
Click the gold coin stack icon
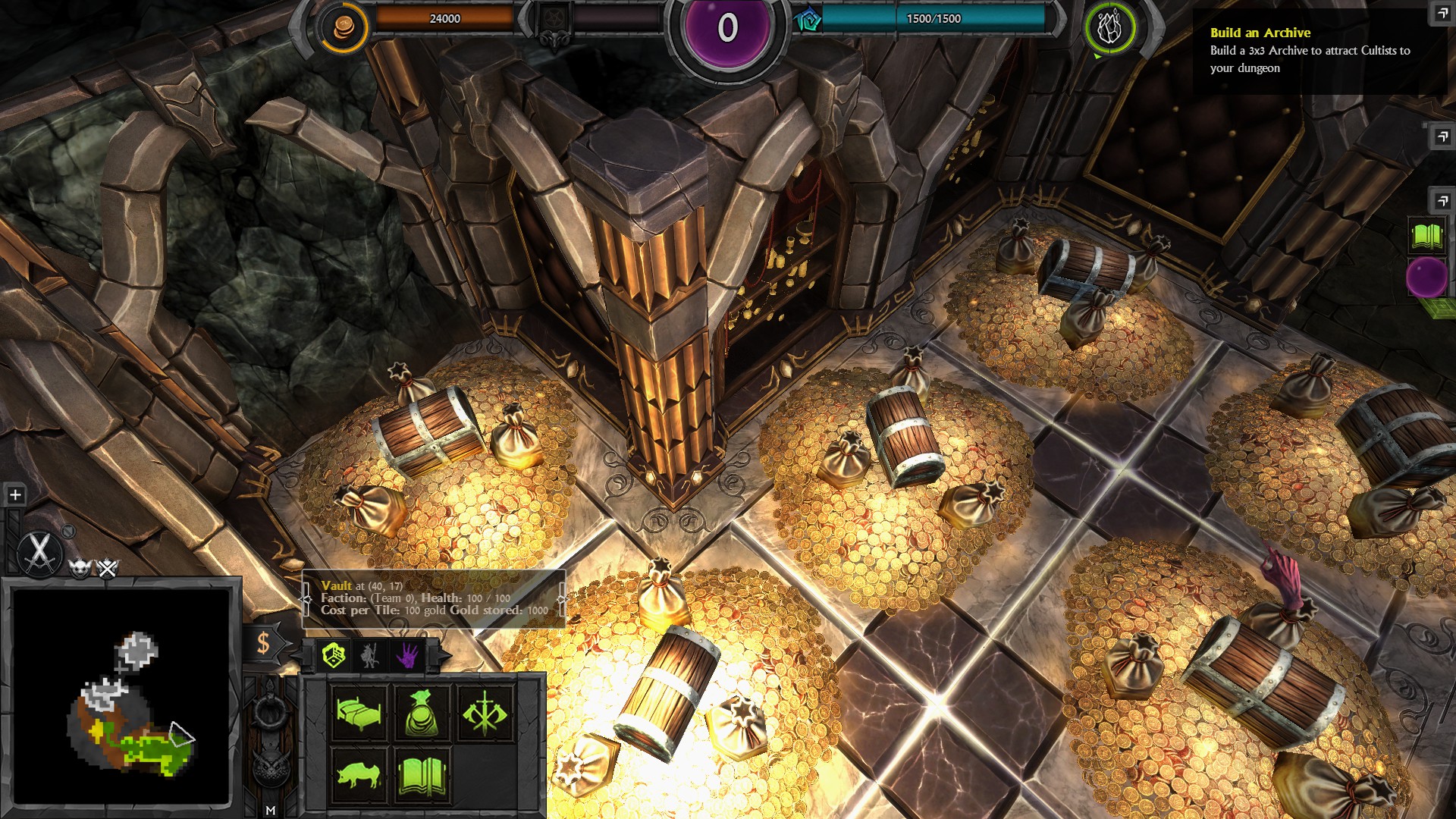pos(344,27)
